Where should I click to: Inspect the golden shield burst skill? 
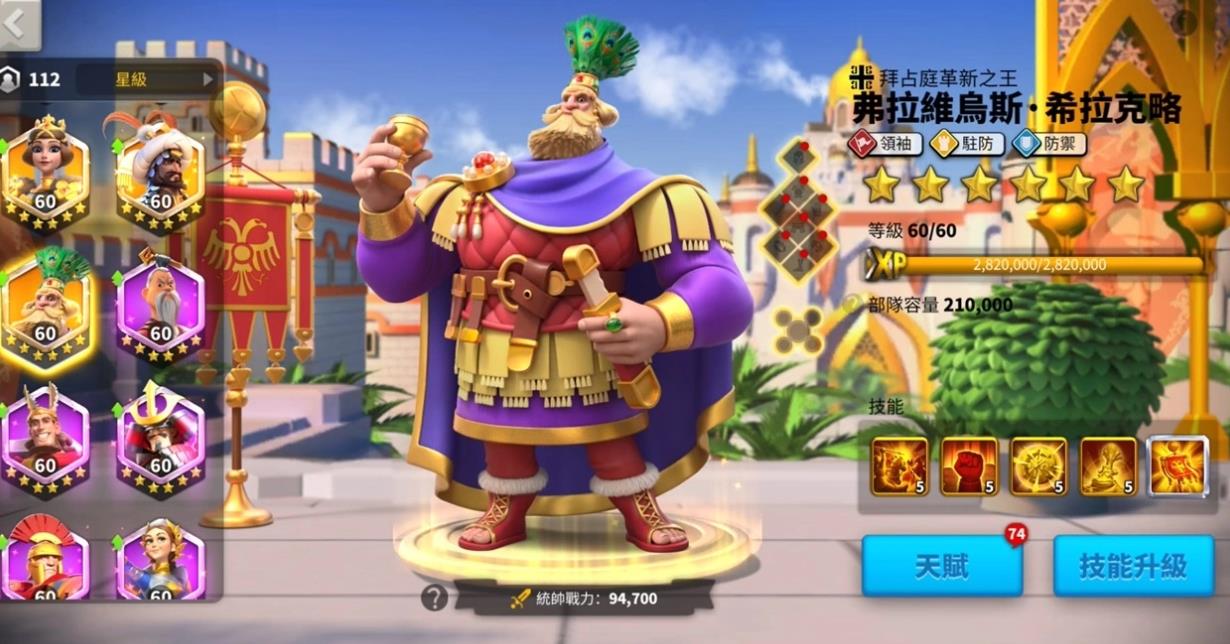click(1038, 466)
